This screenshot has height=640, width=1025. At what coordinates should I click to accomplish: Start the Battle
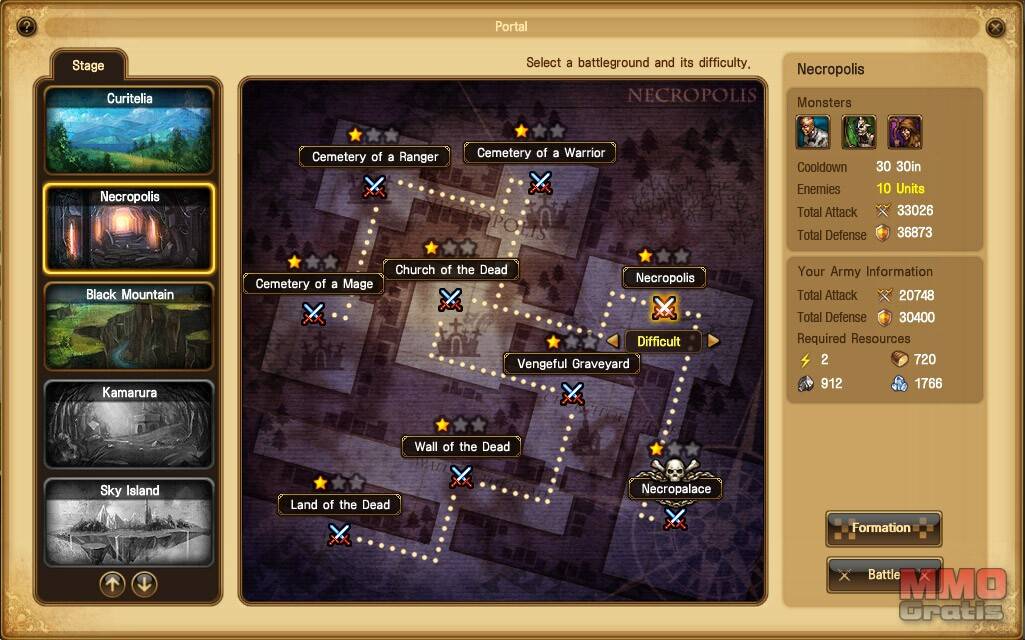point(883,575)
